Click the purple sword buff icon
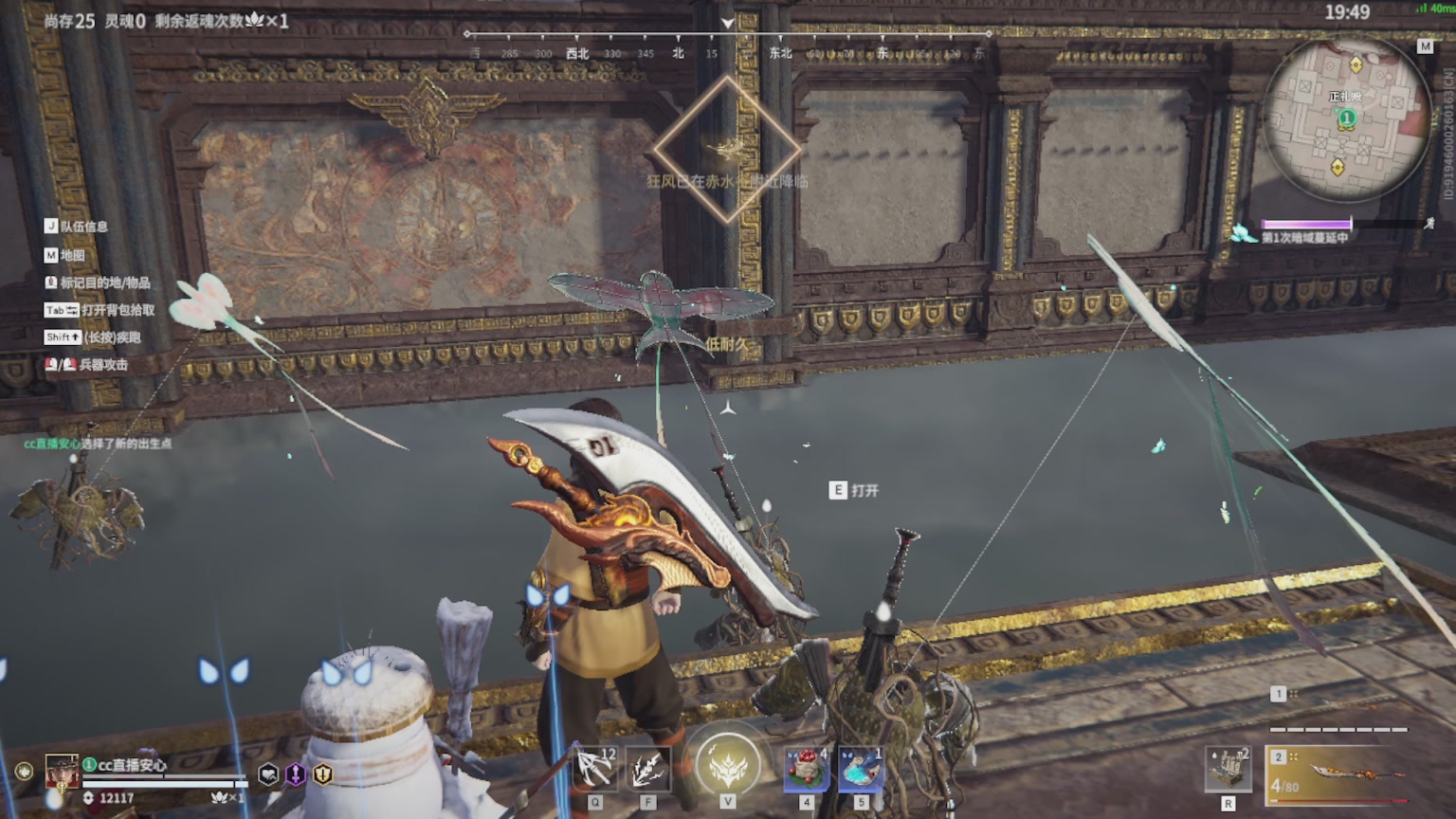The image size is (1456, 819). [x=296, y=774]
